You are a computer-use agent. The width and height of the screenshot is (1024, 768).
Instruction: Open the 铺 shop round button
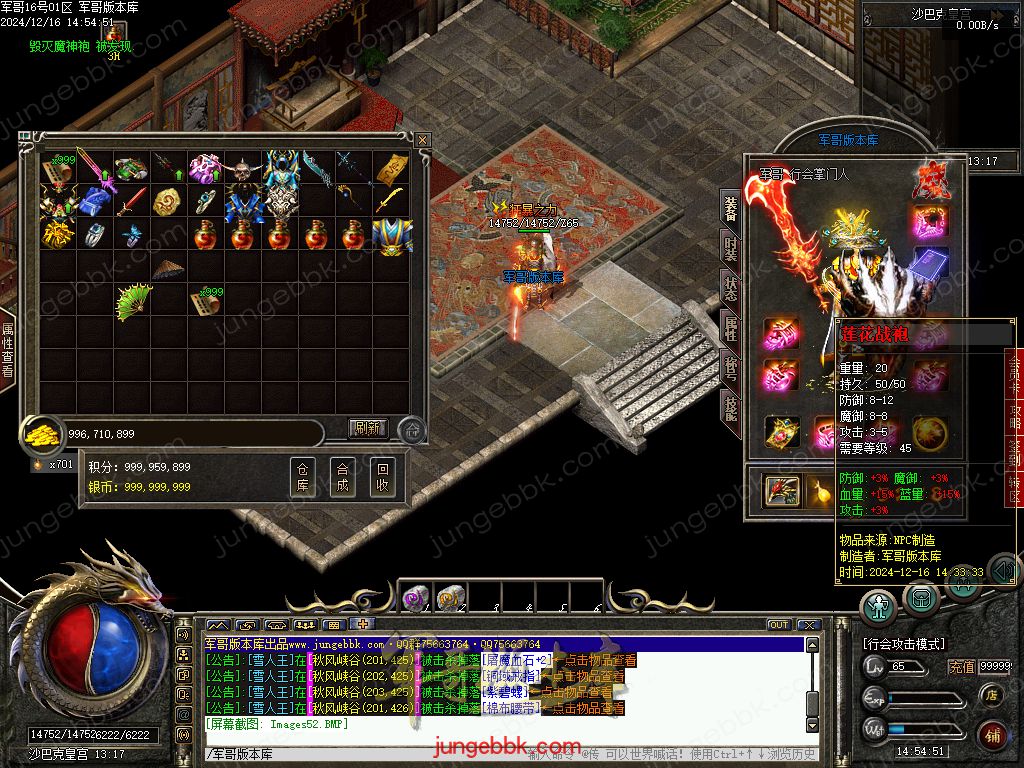click(x=991, y=734)
